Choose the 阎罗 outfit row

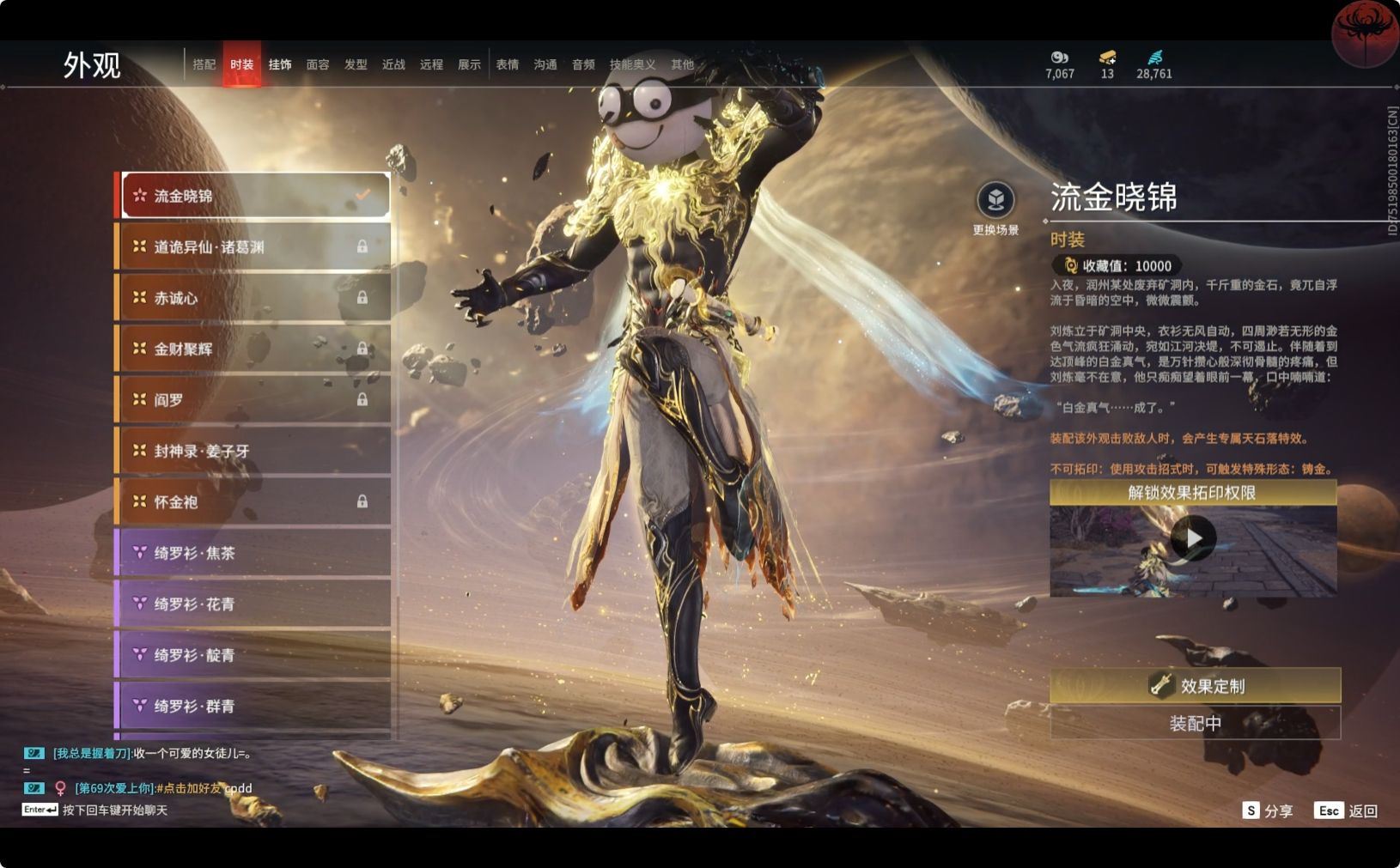(255, 400)
